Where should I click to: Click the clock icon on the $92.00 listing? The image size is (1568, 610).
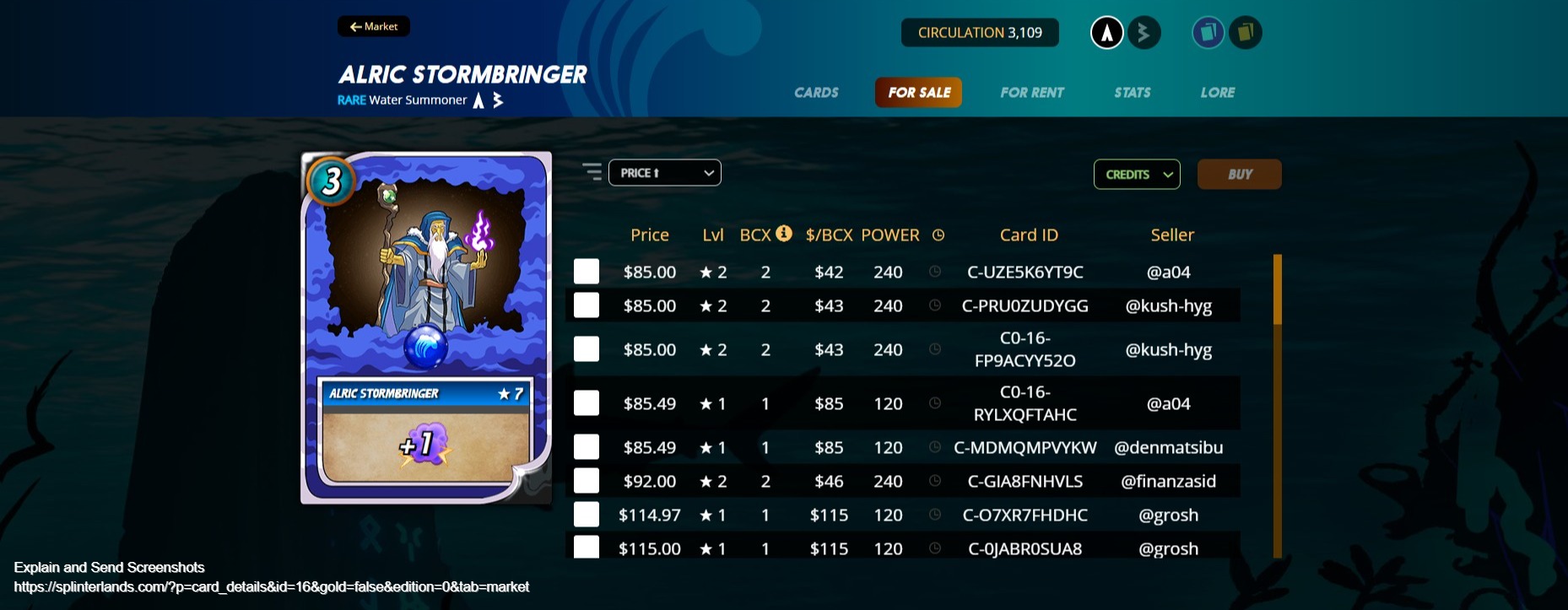point(937,481)
